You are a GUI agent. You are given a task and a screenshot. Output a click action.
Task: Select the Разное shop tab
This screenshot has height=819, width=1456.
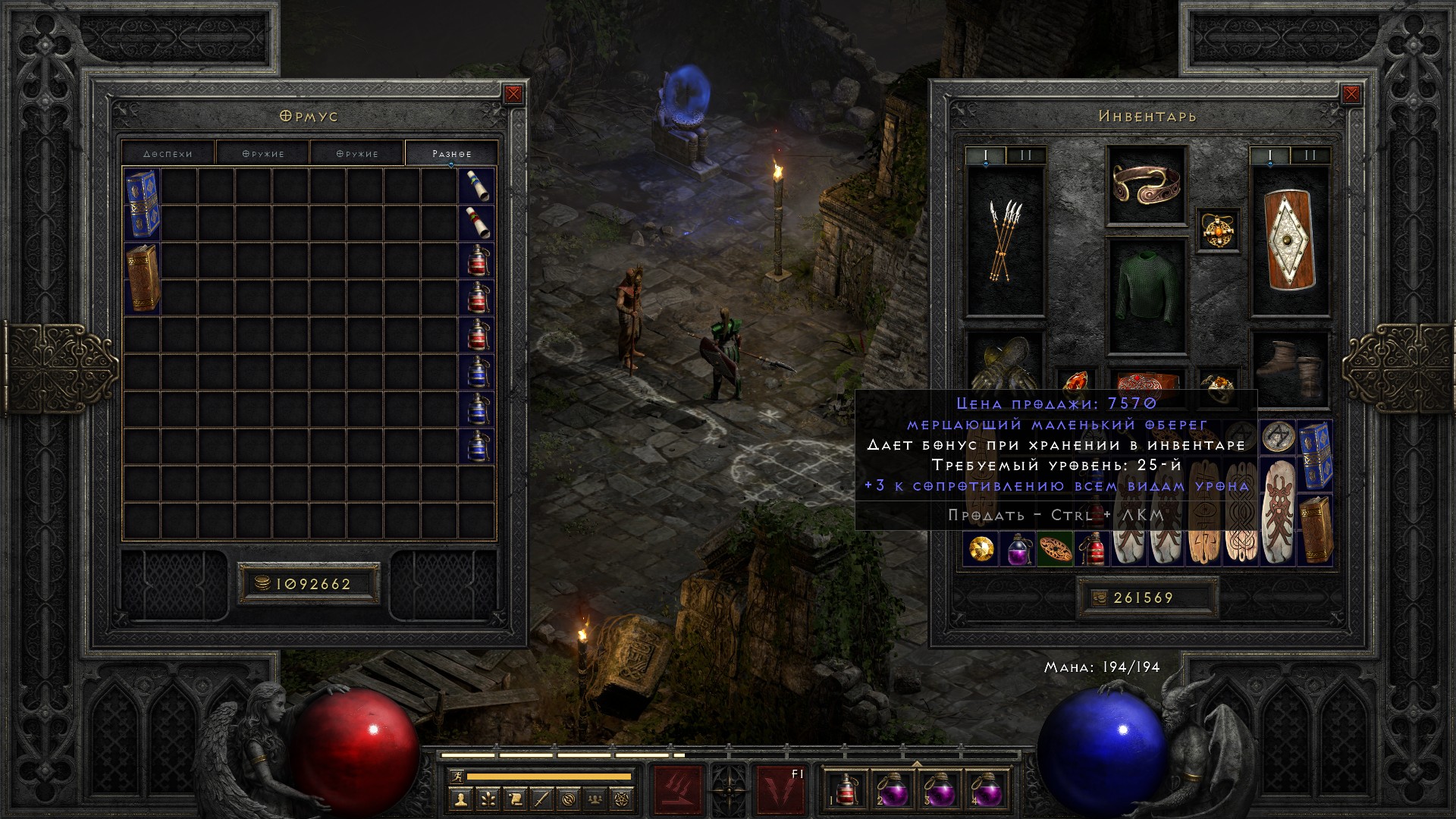click(x=451, y=153)
